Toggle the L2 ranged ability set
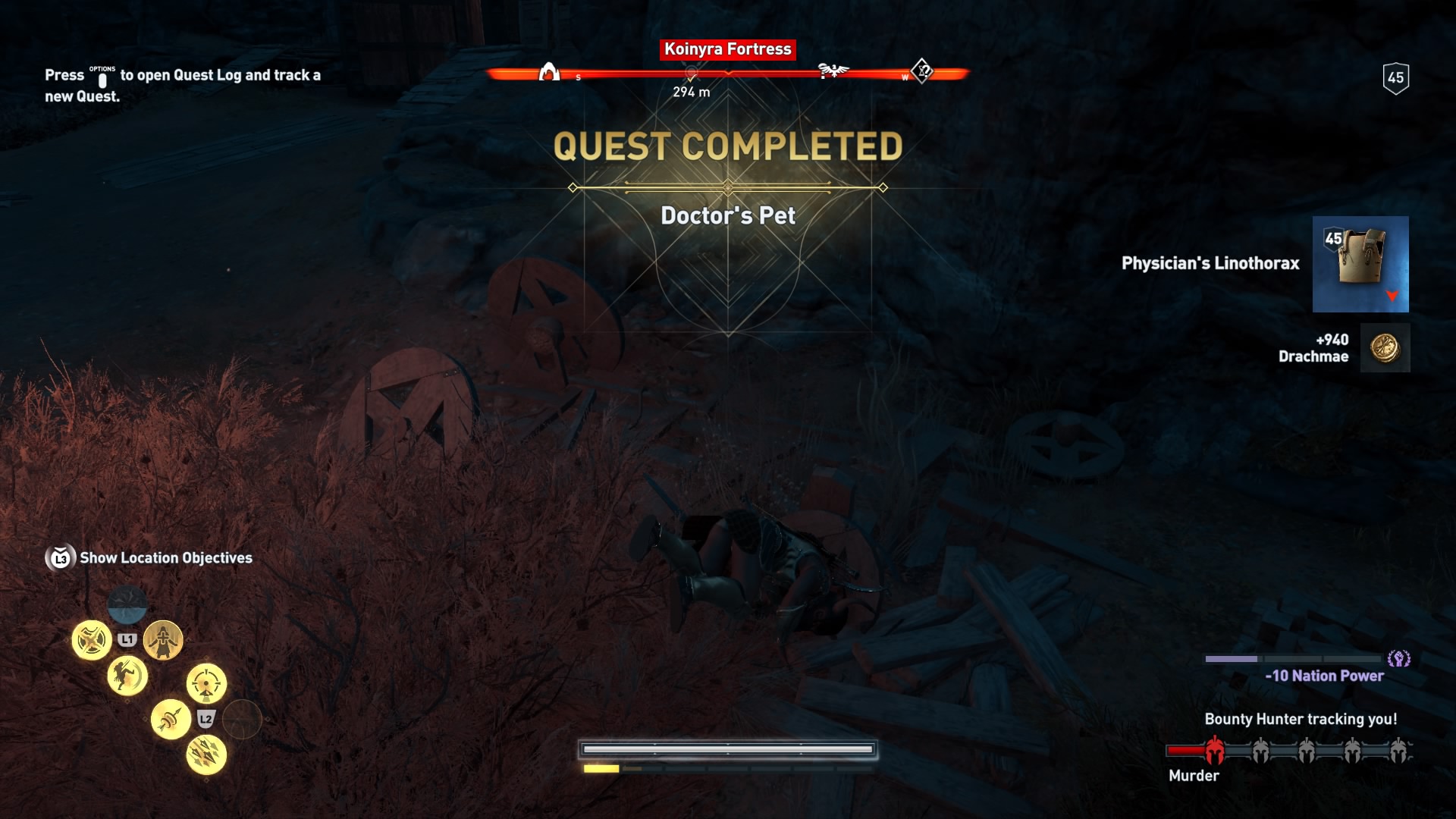 [x=205, y=718]
